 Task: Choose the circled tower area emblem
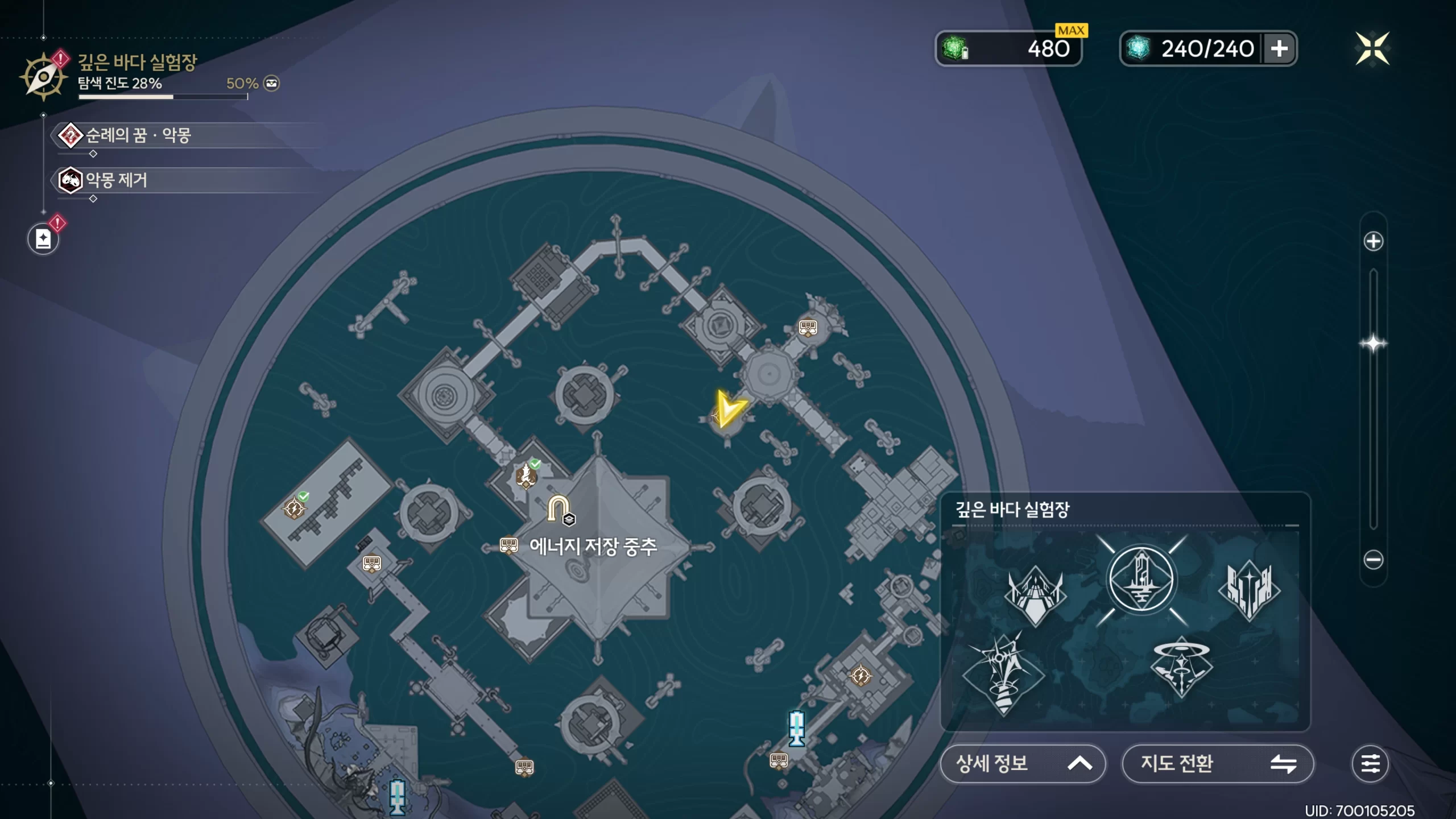(x=1141, y=579)
